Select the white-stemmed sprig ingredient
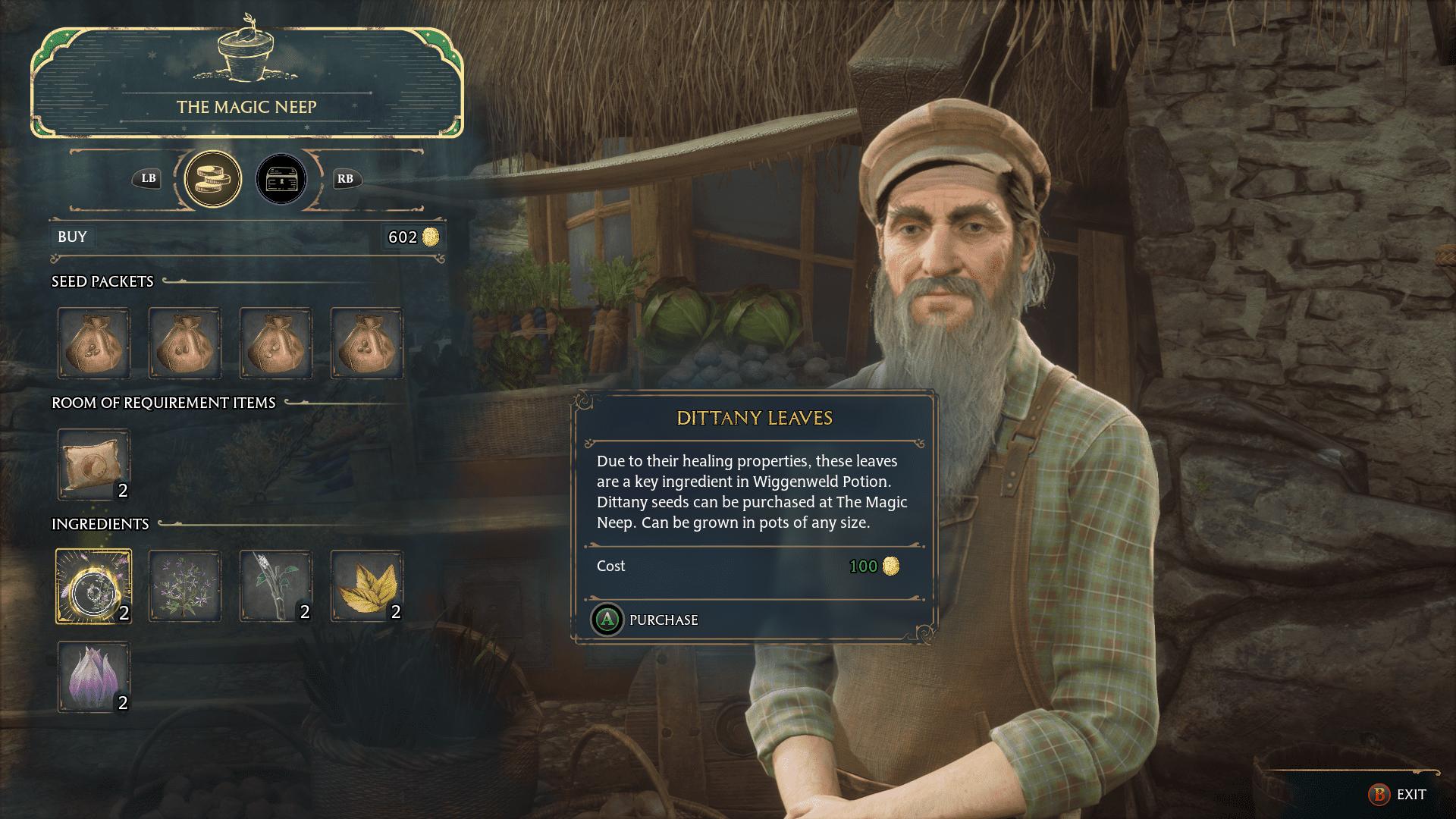 point(275,586)
